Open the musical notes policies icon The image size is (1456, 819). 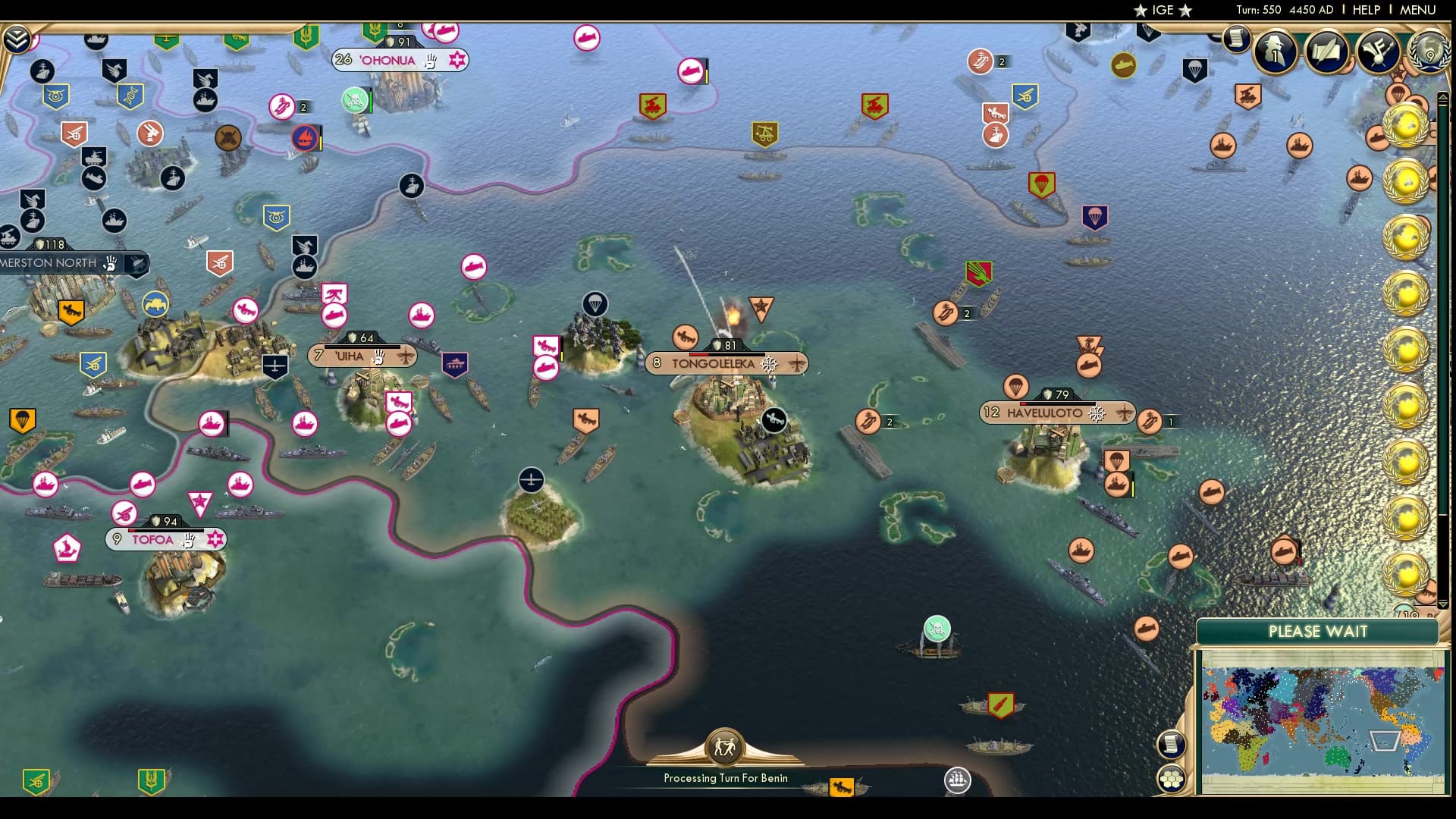coord(1377,51)
